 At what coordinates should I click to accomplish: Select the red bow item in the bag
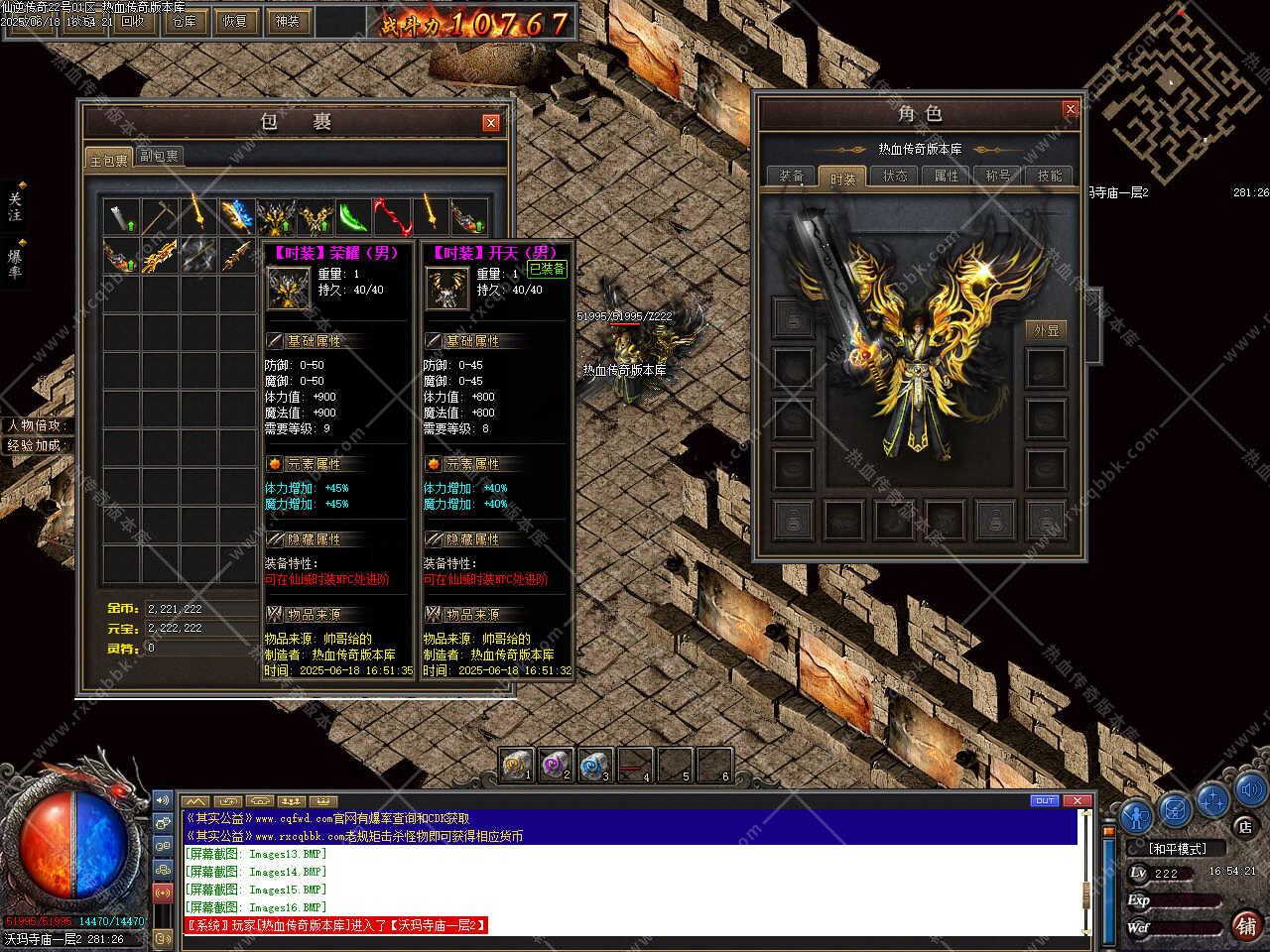(x=391, y=215)
